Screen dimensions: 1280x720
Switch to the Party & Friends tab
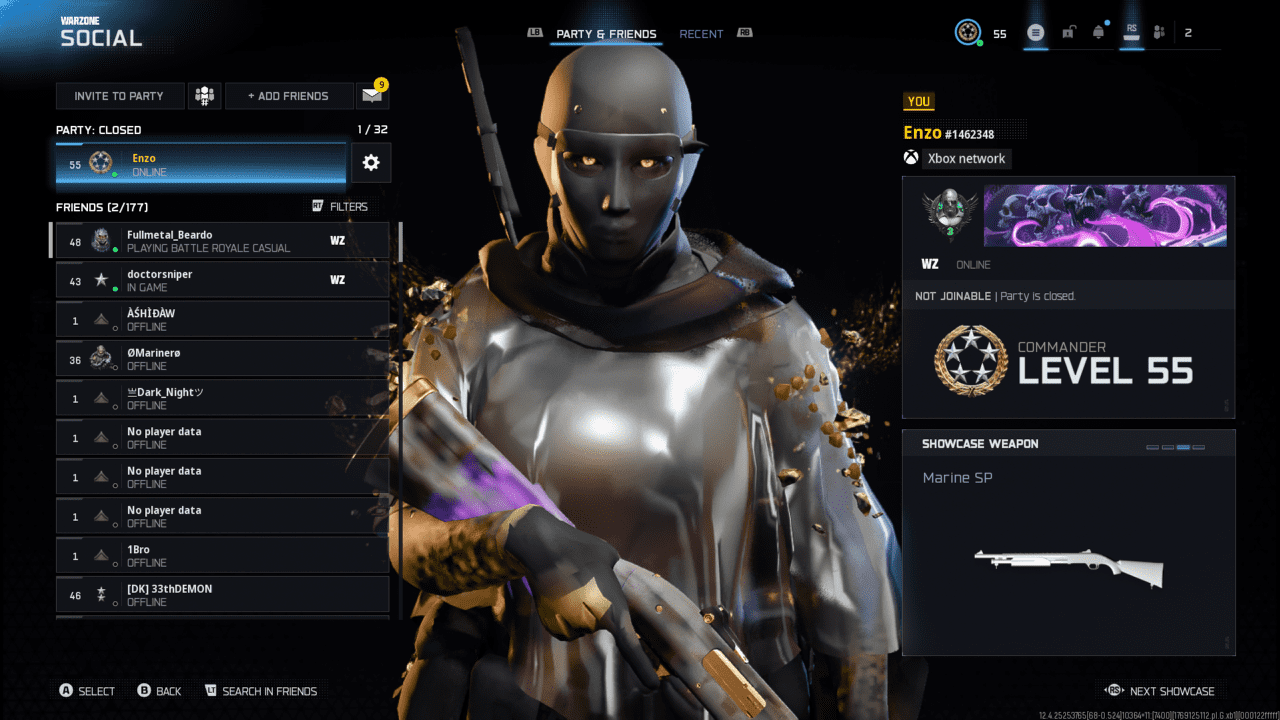point(606,34)
